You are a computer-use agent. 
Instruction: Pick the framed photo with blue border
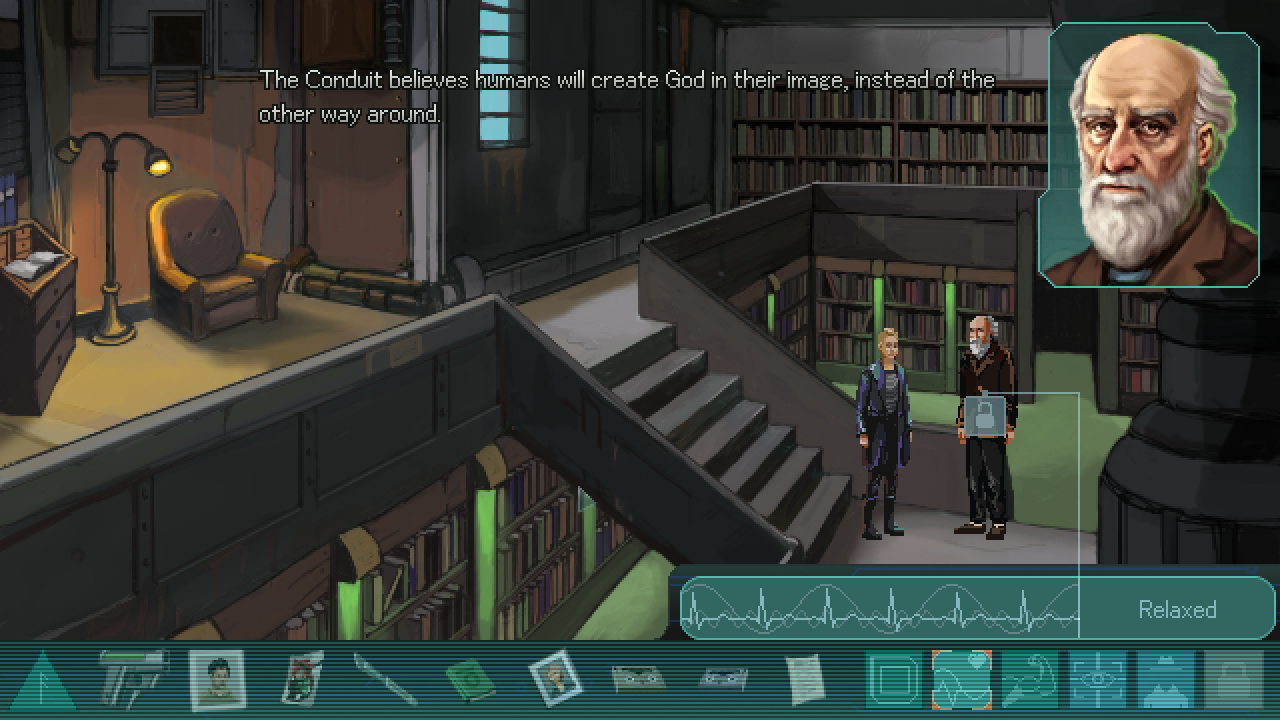click(554, 680)
